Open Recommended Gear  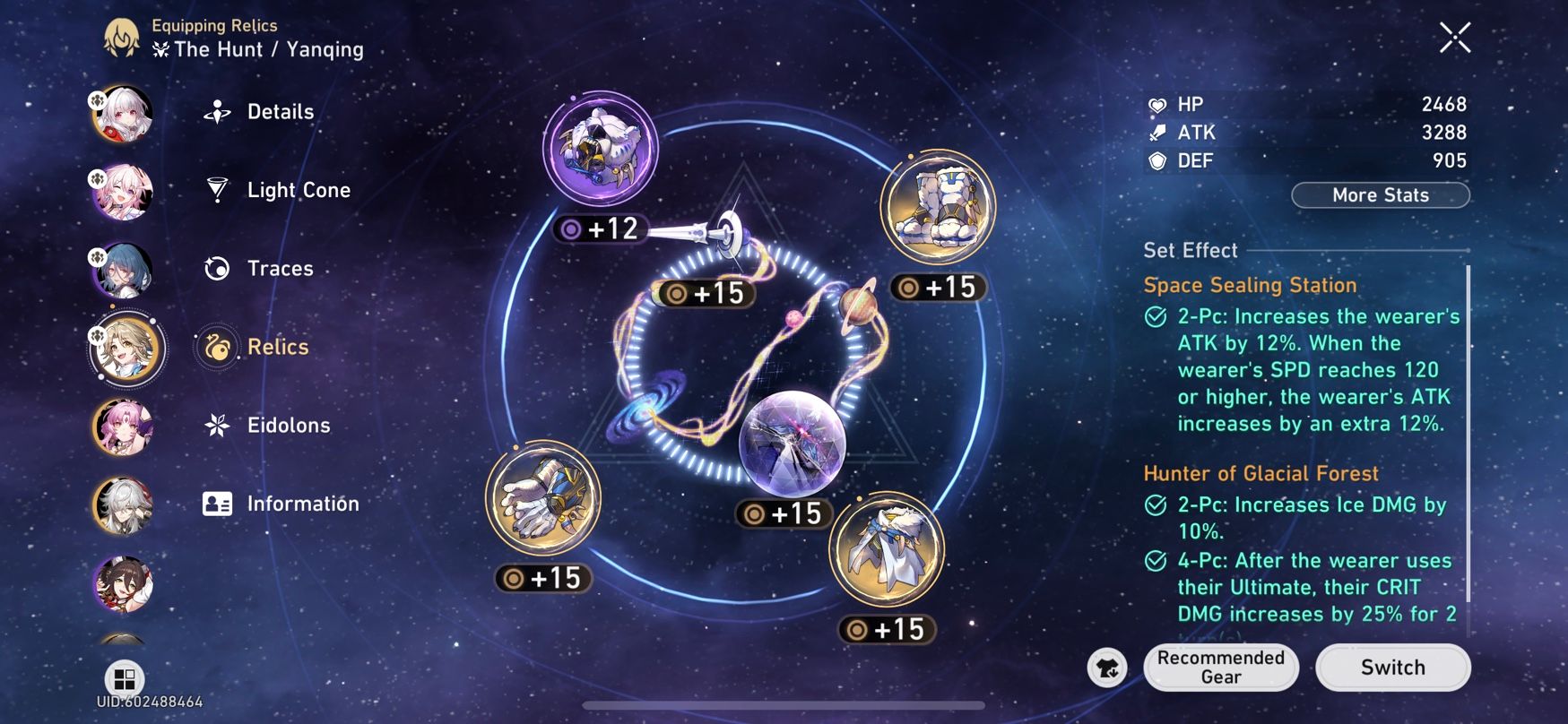pos(1221,668)
